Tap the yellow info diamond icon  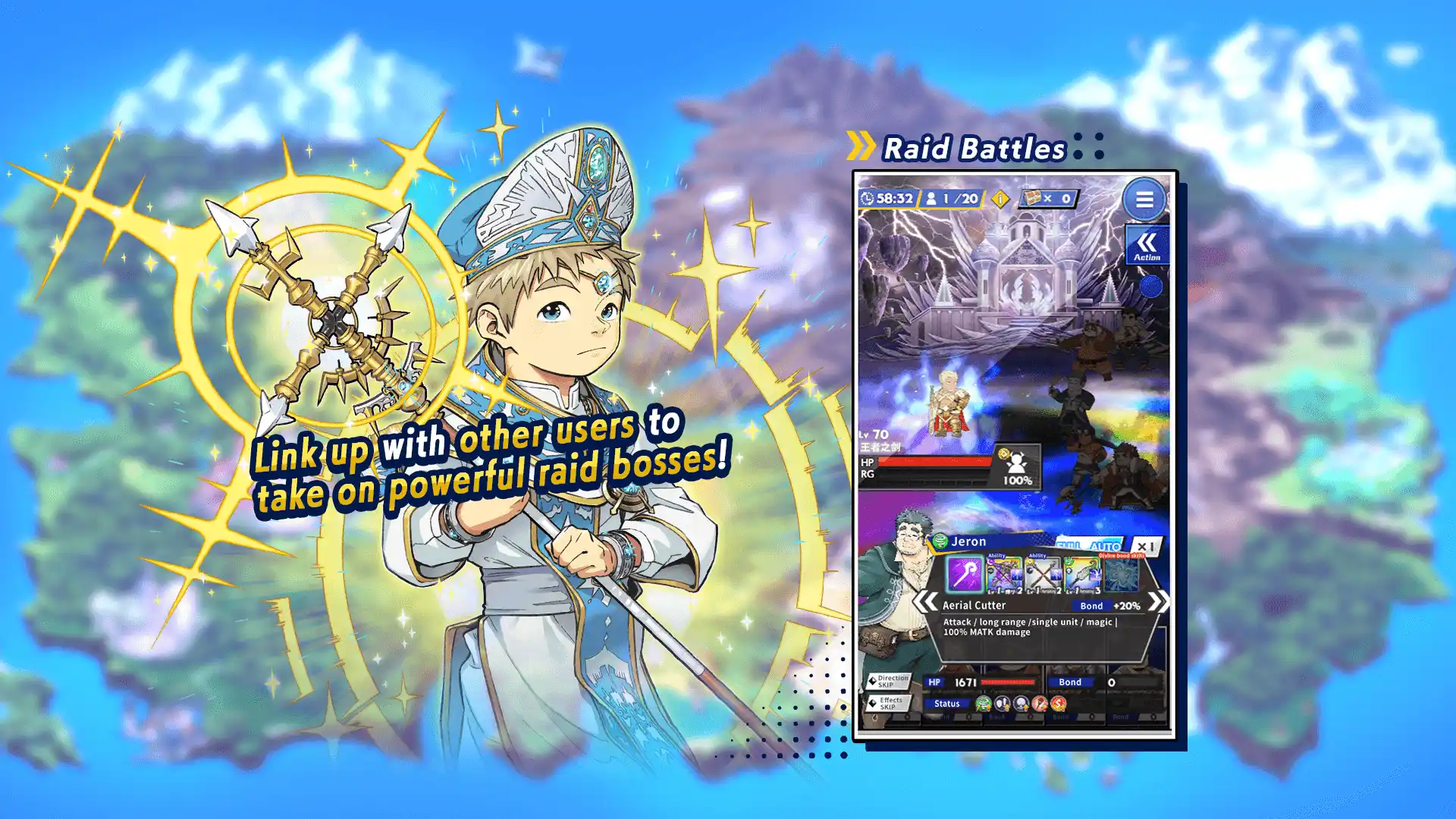pos(1000,199)
